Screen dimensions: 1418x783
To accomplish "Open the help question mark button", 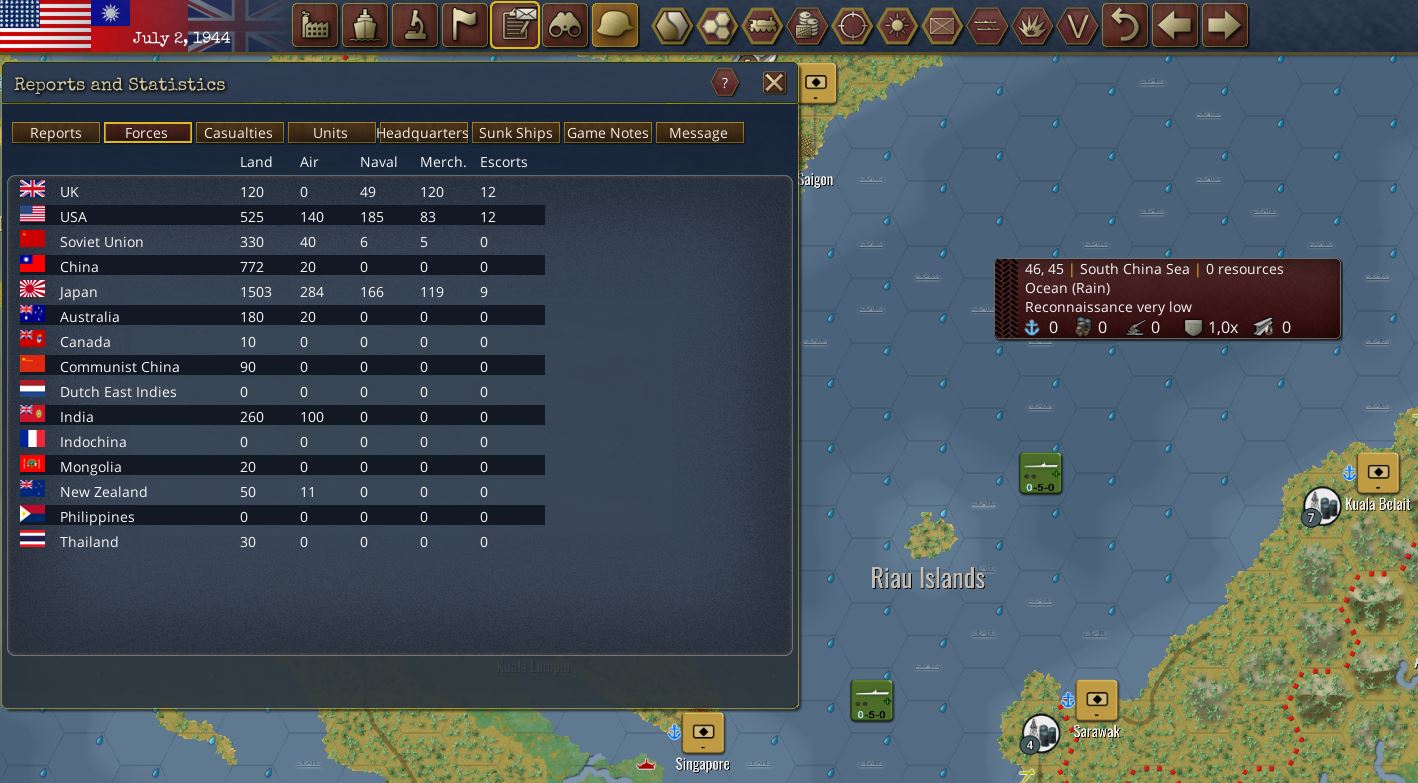I will tap(725, 83).
